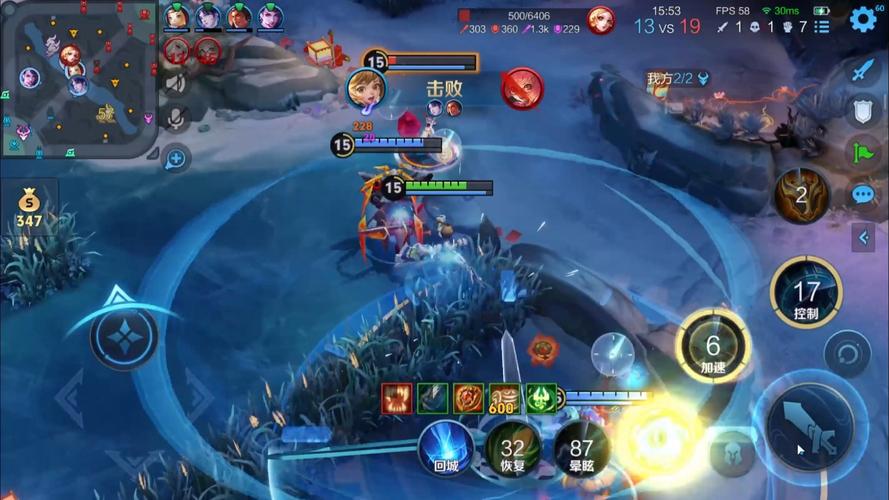Open the shop via gold bag
Viewport: 889px width, 500px height.
point(29,207)
